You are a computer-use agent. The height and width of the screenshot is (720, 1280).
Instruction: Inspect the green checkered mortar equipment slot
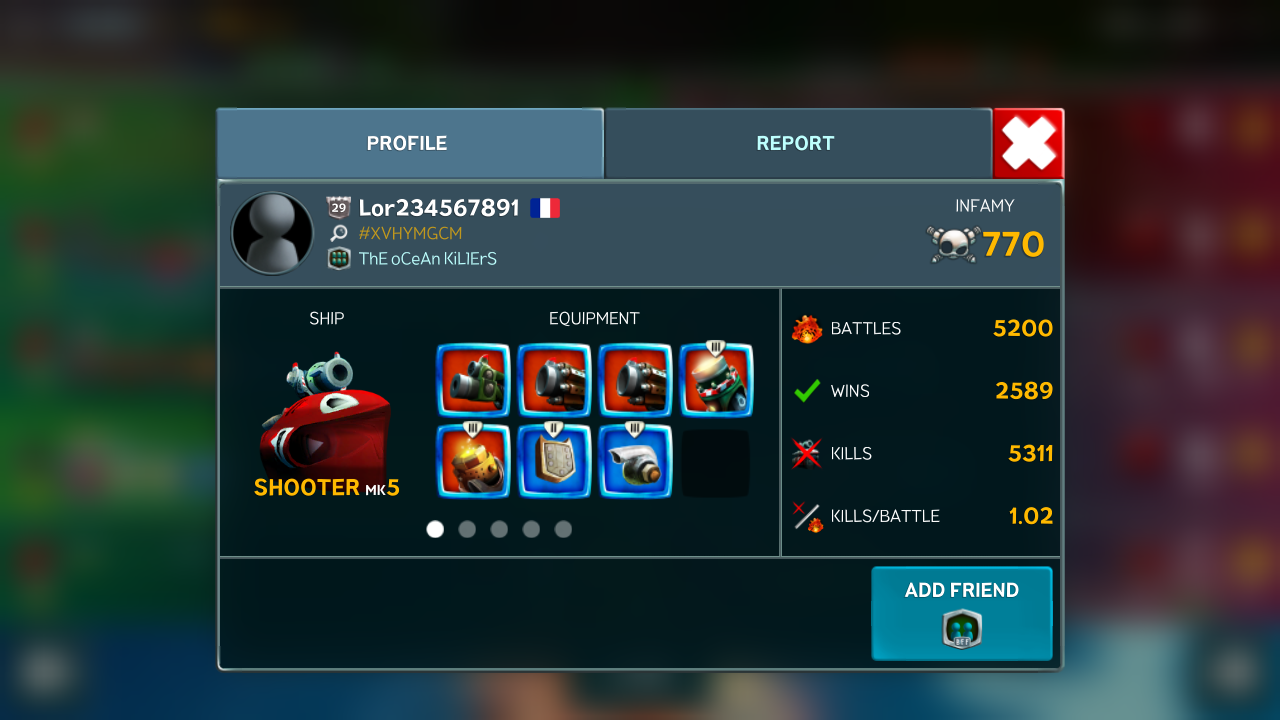coord(716,380)
